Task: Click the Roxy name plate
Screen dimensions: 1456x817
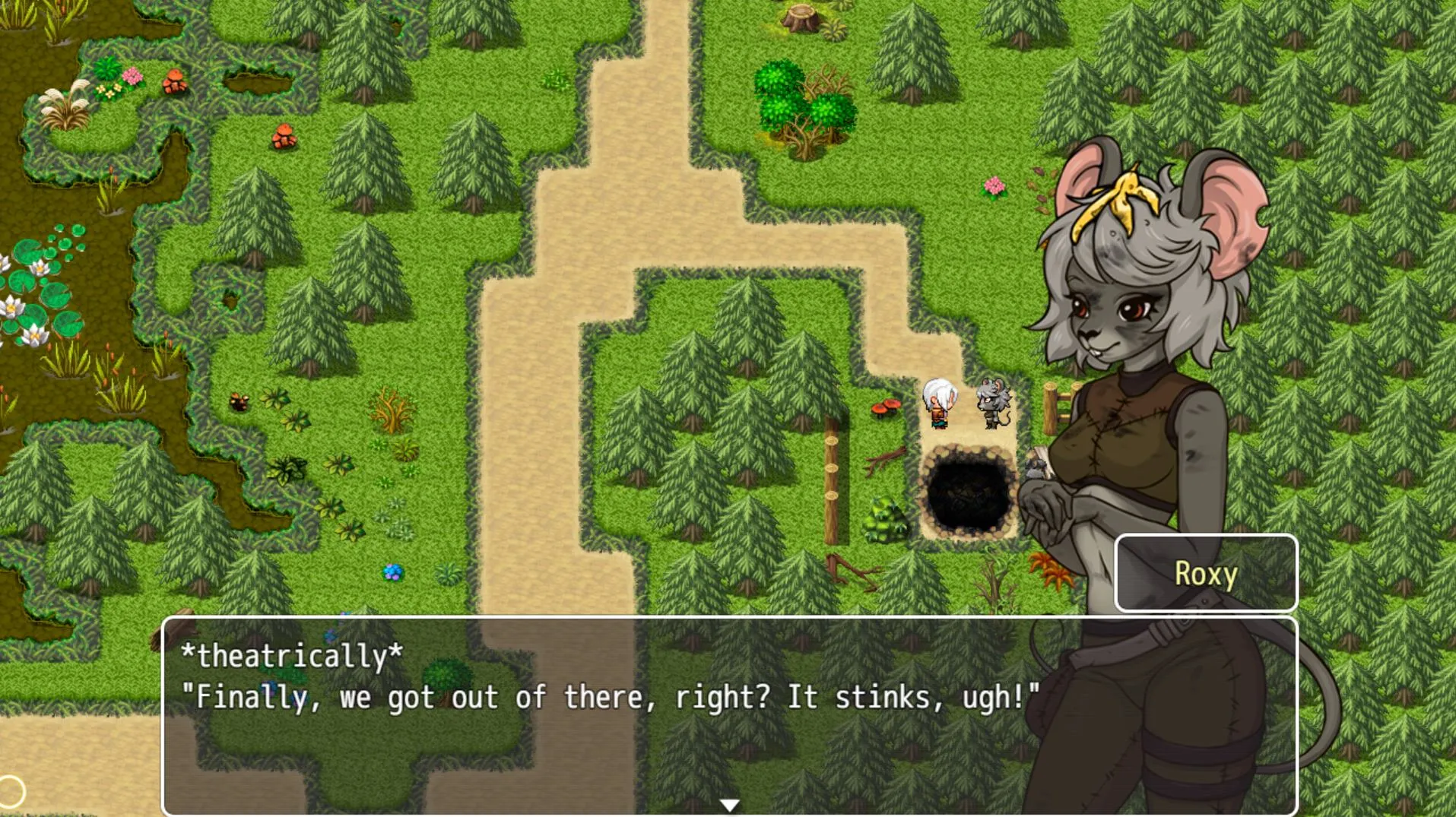Action: (1204, 574)
